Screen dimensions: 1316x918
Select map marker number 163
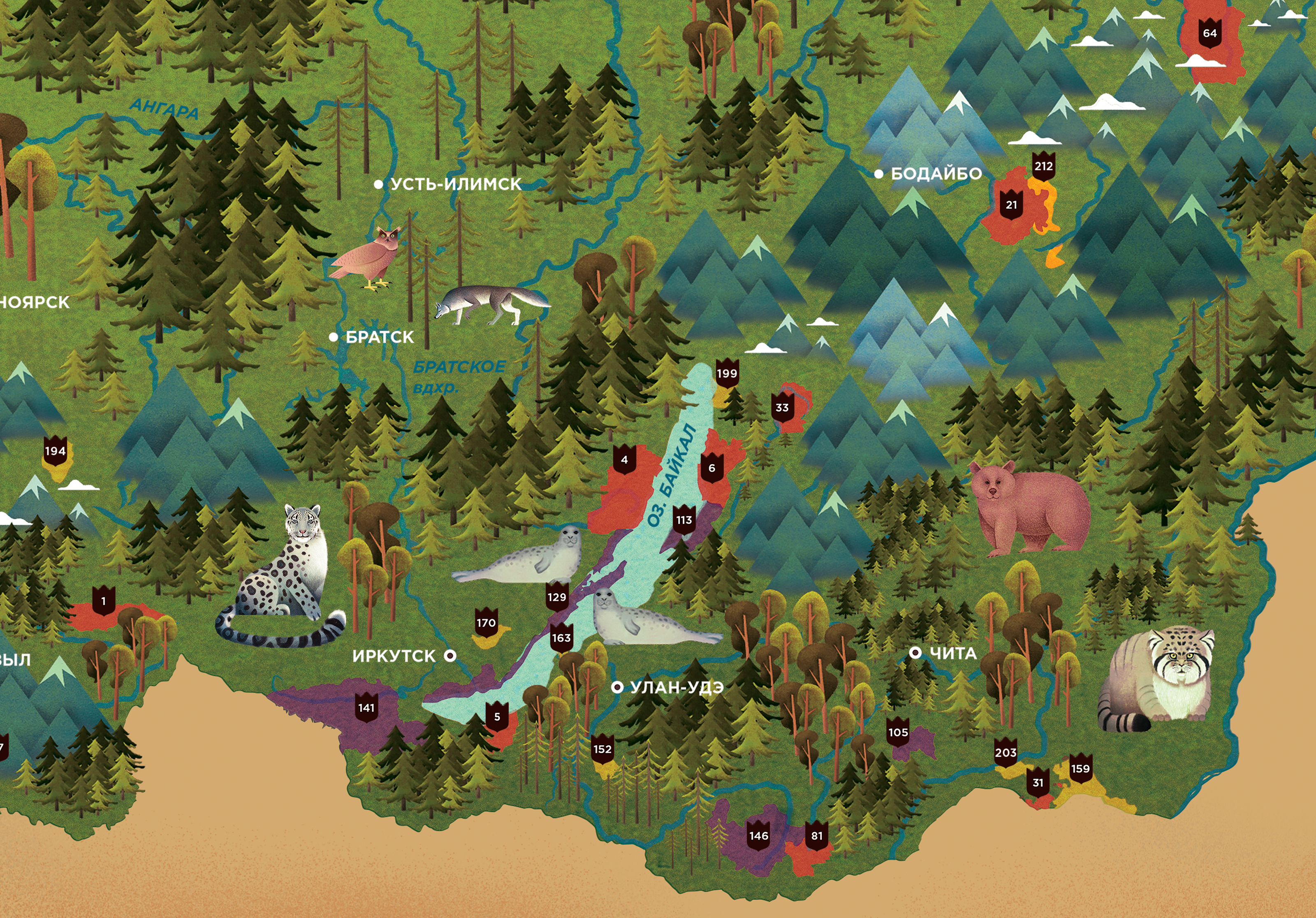pos(561,638)
